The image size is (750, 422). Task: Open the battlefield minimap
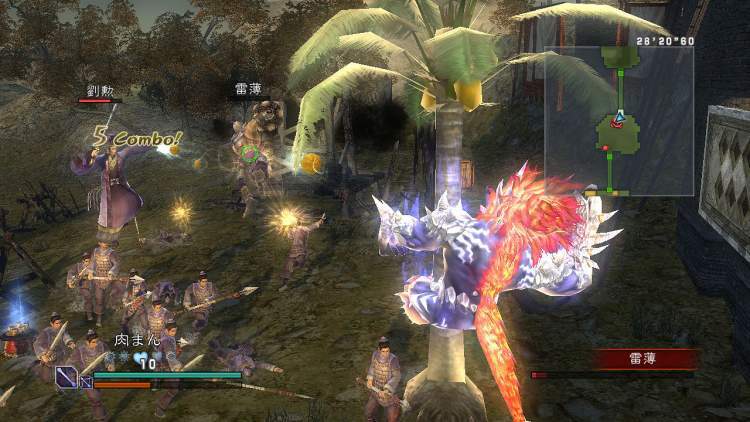click(619, 120)
